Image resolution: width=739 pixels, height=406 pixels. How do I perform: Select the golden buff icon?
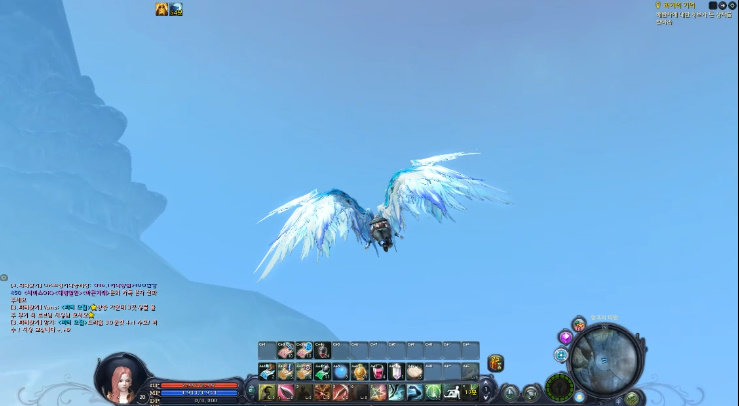pos(161,9)
